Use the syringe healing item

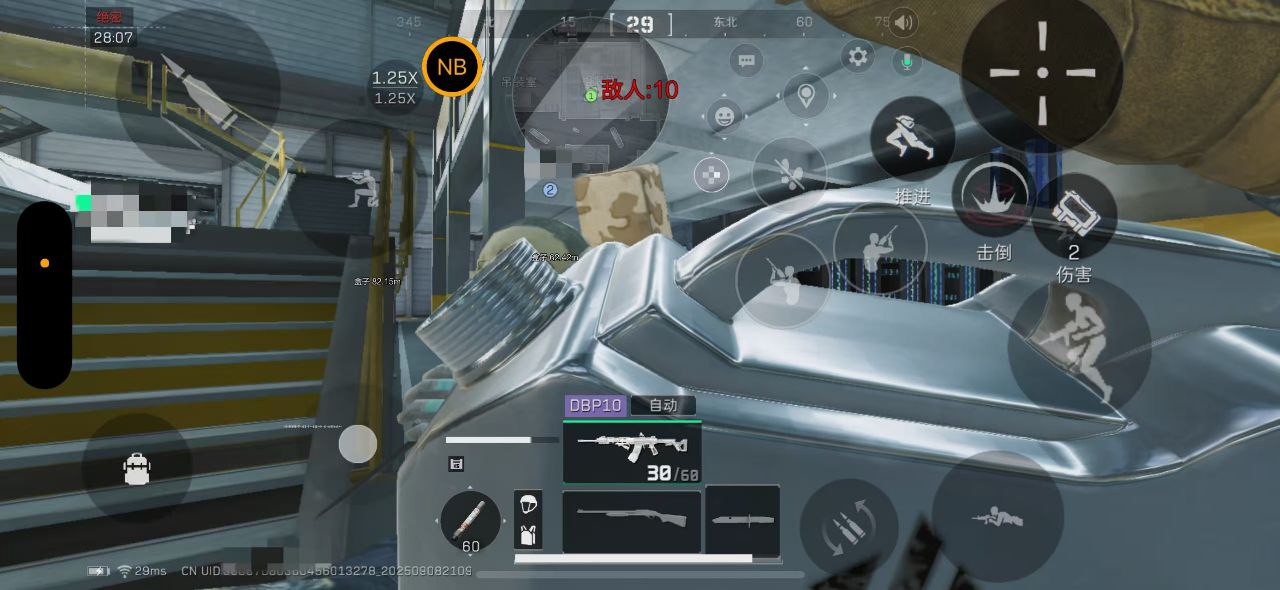[x=470, y=522]
